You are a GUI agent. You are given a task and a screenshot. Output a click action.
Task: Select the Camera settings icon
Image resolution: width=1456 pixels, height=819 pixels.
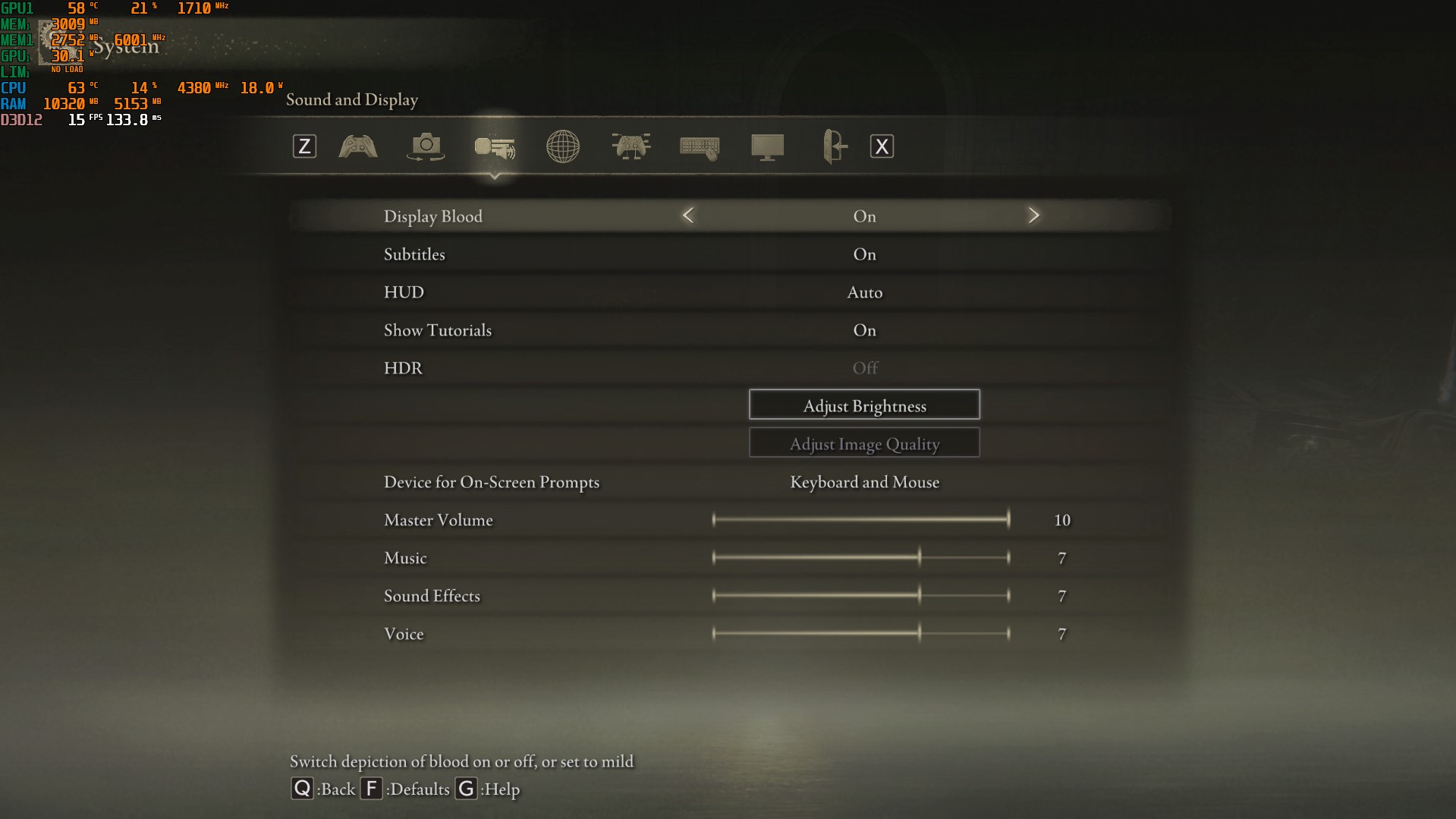425,146
